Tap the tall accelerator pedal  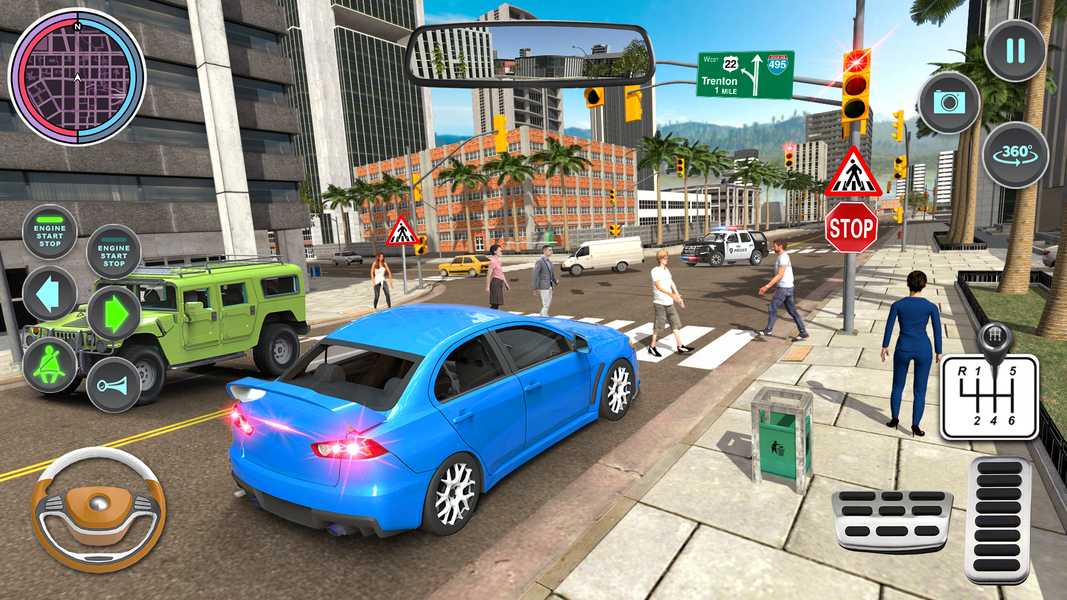pyautogui.click(x=997, y=519)
